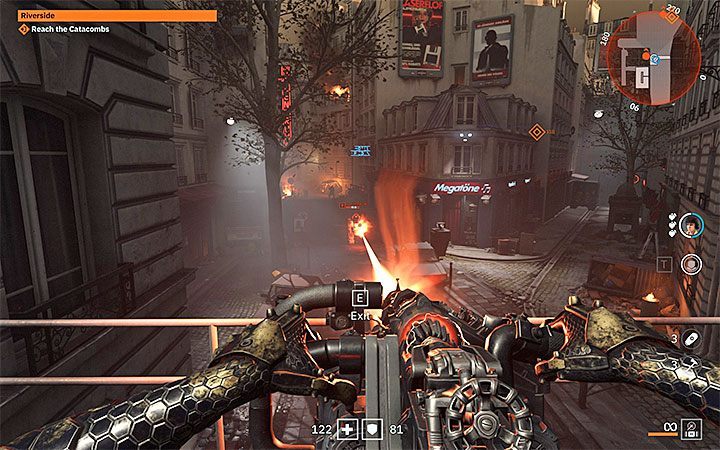Click the mounted turret weapon icon
Image resolution: width=720 pixels, height=450 pixels.
click(690, 427)
